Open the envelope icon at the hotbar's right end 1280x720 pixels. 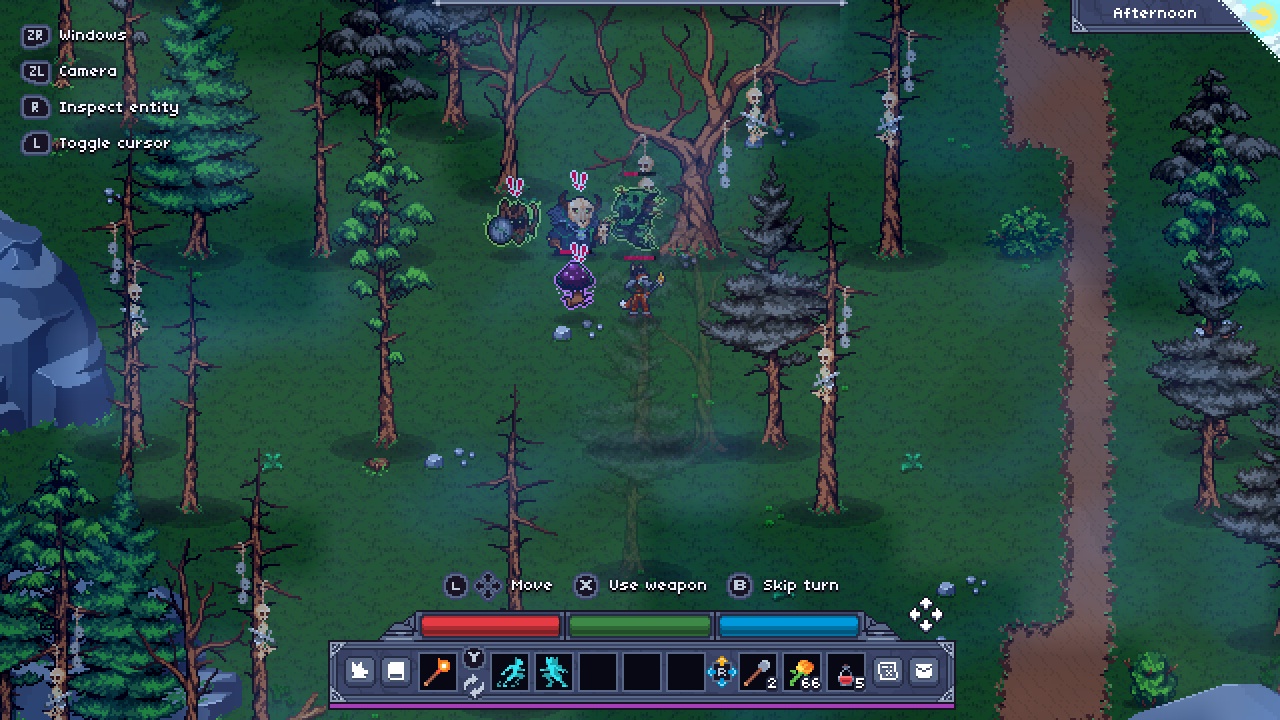point(925,671)
